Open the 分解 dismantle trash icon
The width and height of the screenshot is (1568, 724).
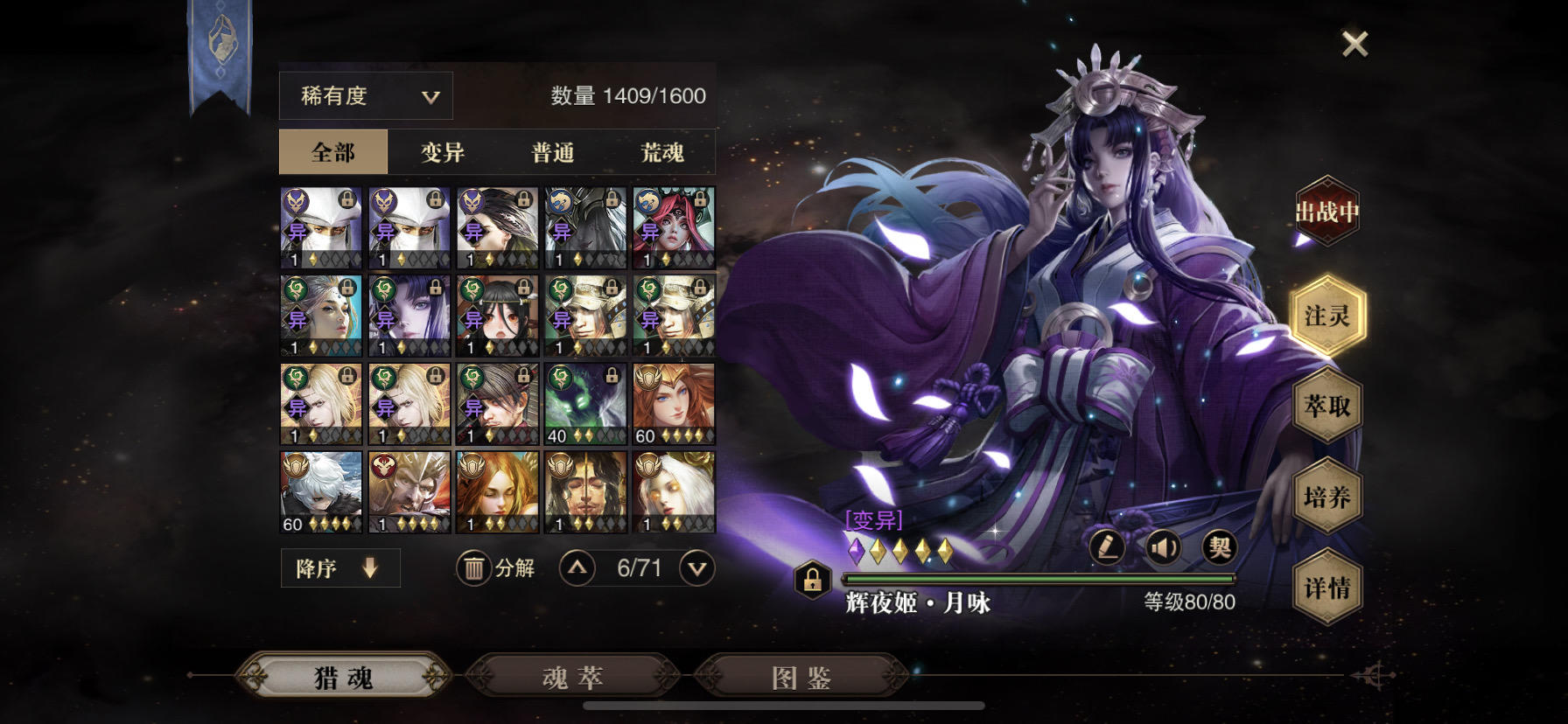point(473,567)
